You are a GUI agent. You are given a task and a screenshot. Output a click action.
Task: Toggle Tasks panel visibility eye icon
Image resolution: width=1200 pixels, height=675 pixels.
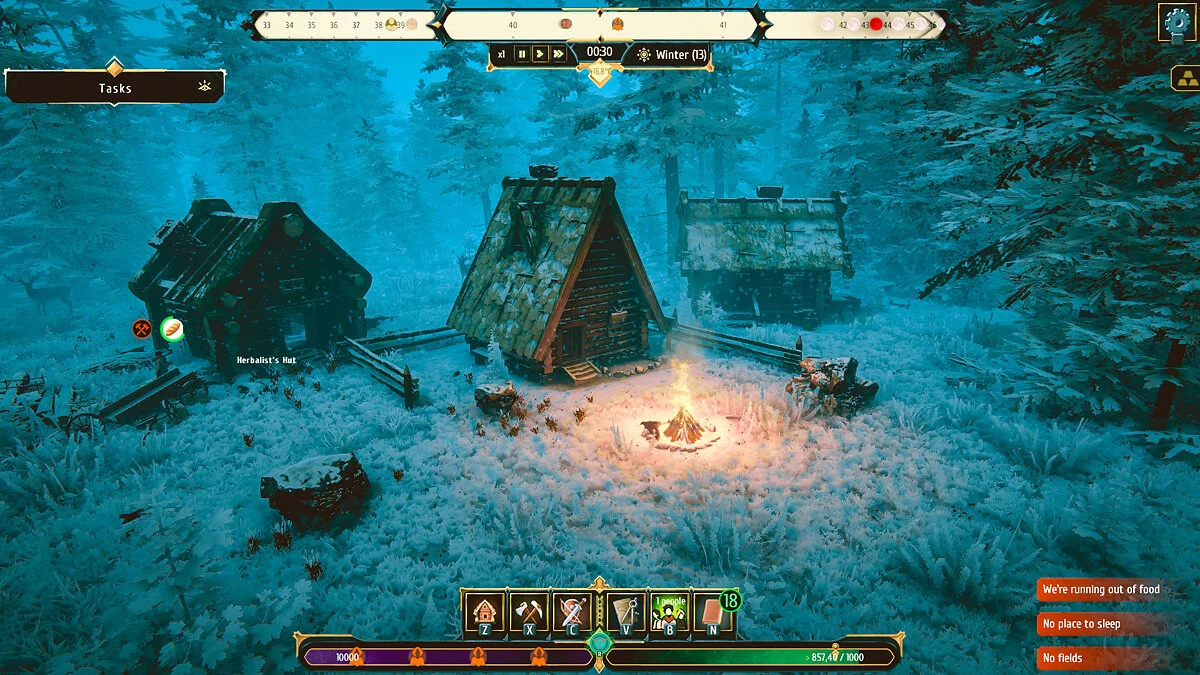coord(205,87)
